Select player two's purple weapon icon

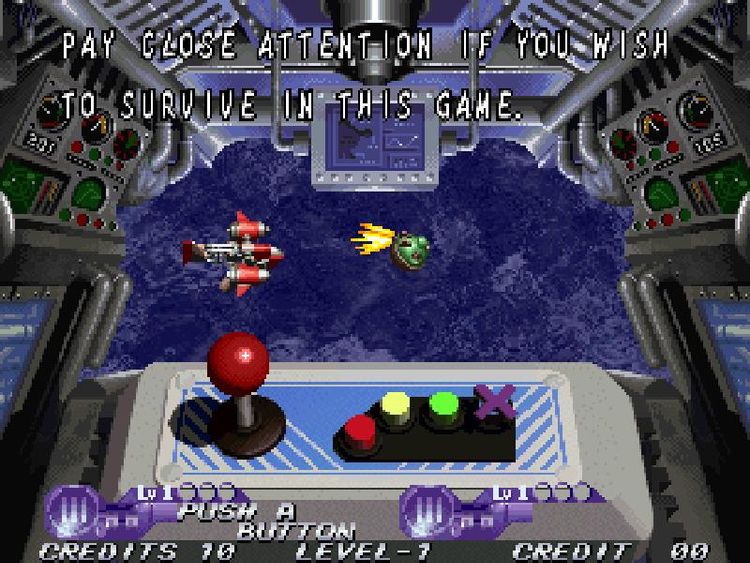pos(424,510)
